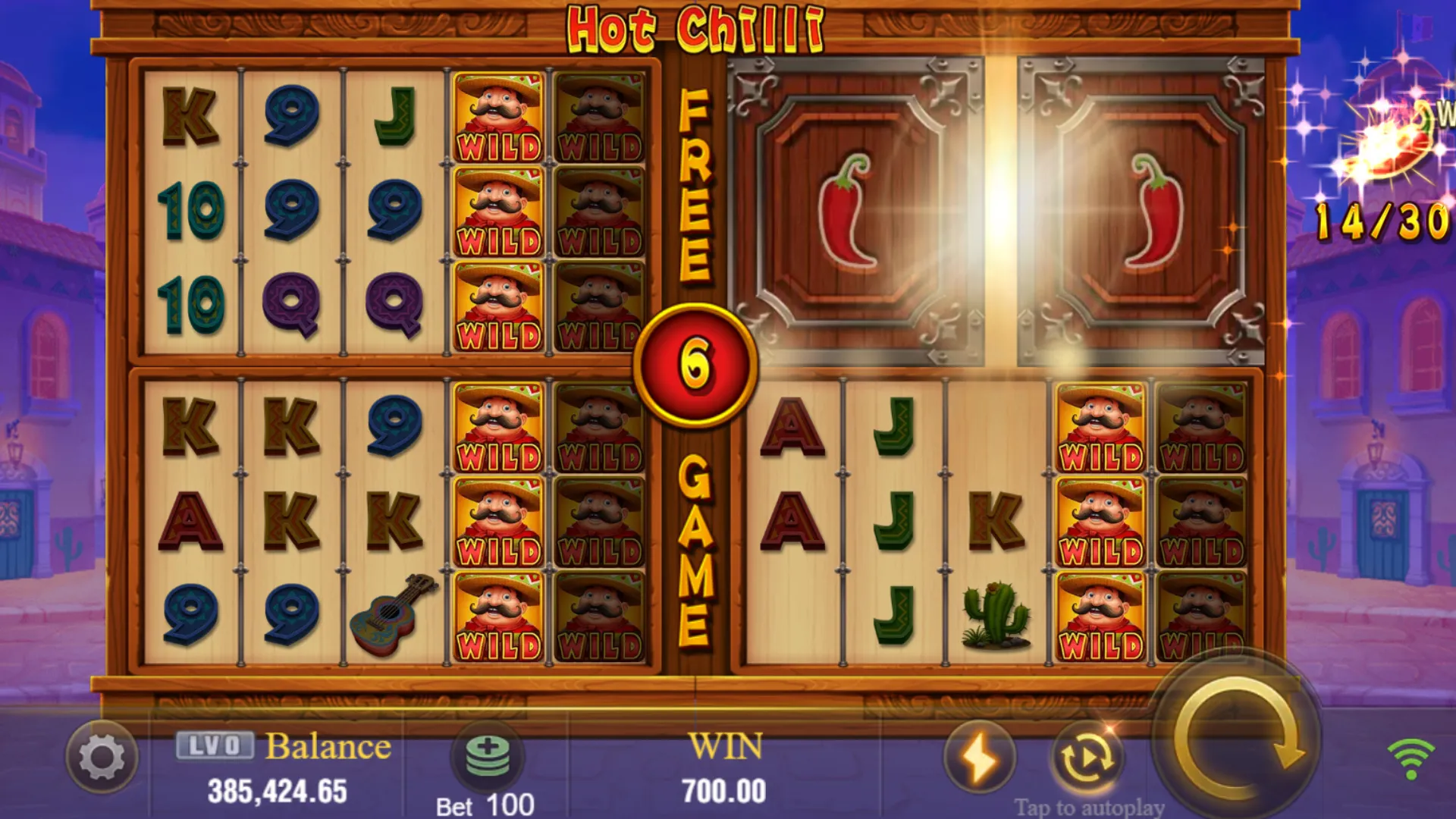Open the gear settings menu
Image resolution: width=1456 pixels, height=819 pixels.
pyautogui.click(x=102, y=757)
